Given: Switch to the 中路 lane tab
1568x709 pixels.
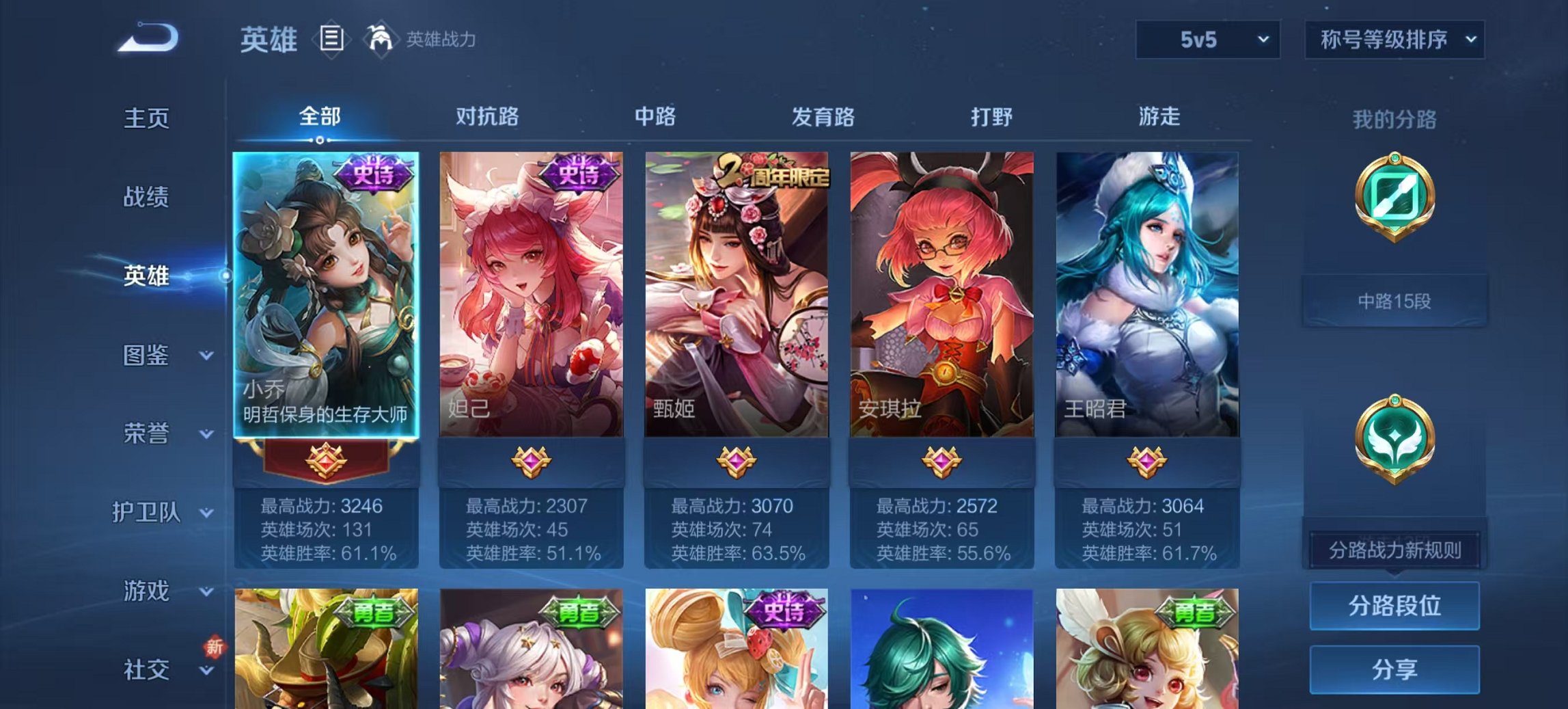Looking at the screenshot, I should click(x=655, y=117).
